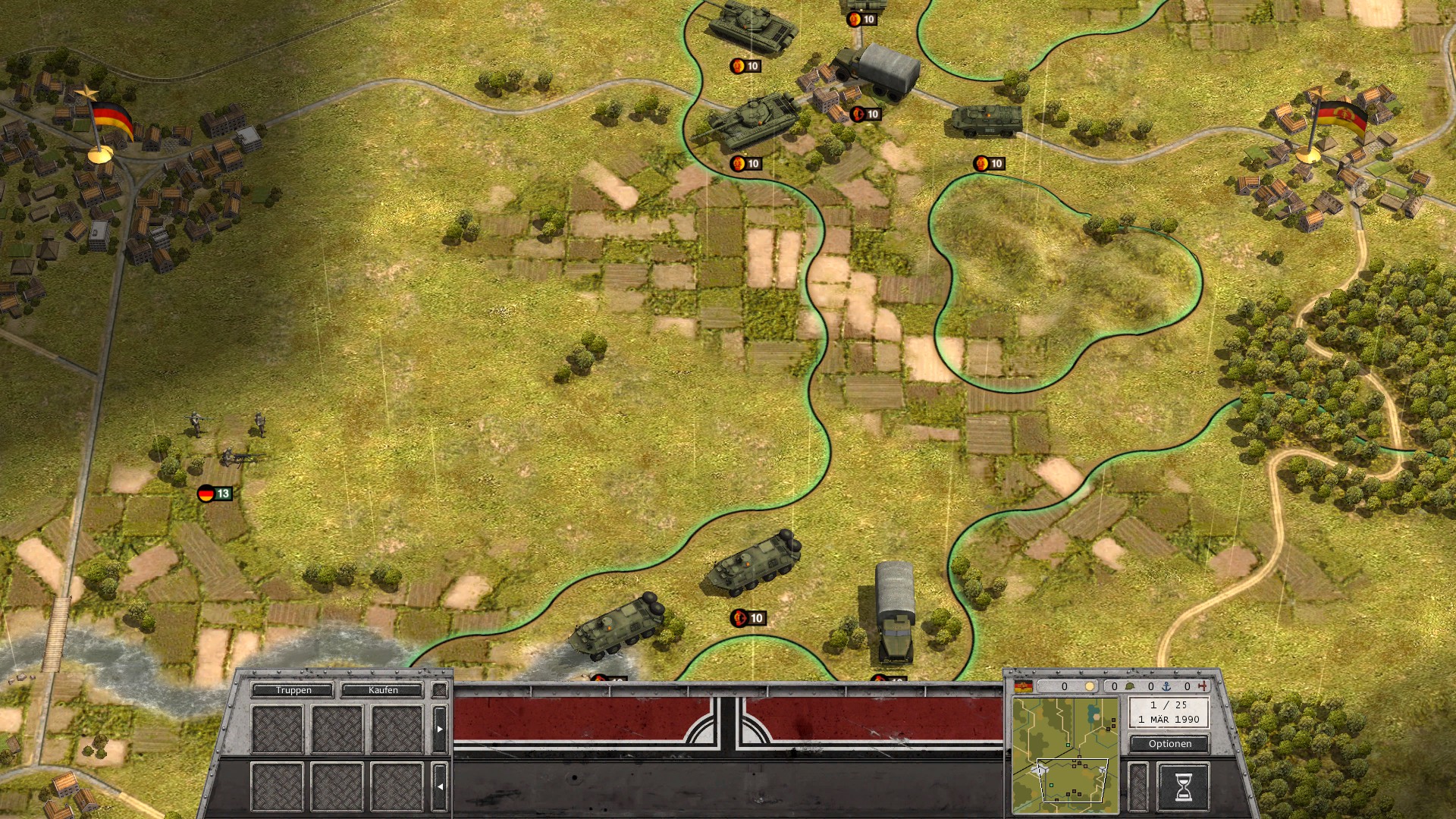Click on the minimap

tap(1065, 755)
